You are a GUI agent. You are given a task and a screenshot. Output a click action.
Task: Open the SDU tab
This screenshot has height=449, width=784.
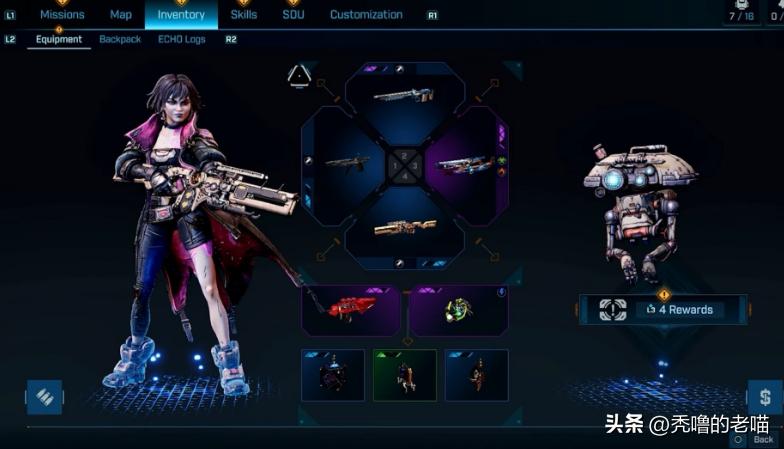pos(293,15)
